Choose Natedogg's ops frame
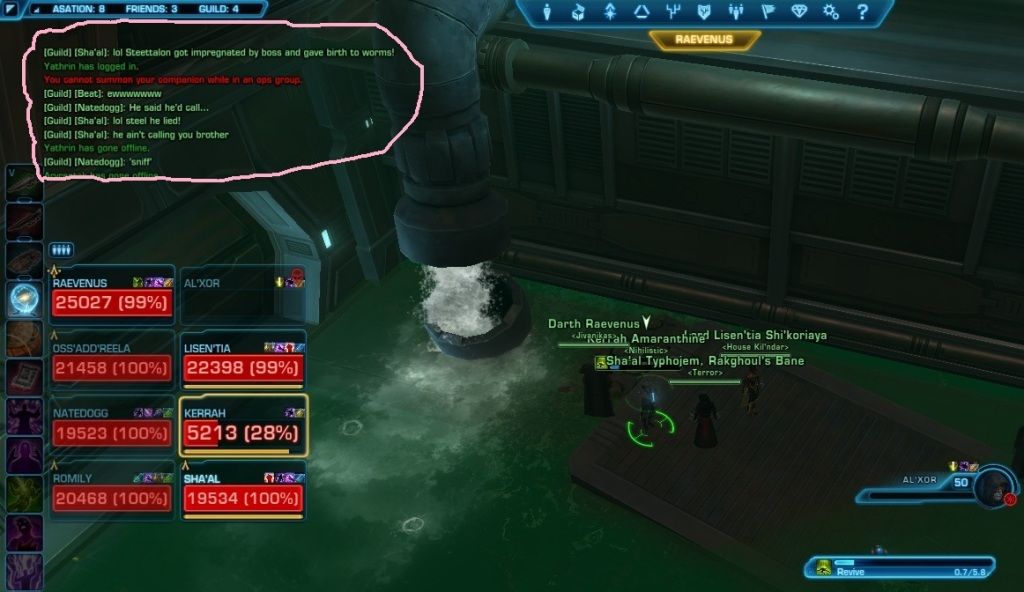Screen dimensions: 1024x592 112,427
